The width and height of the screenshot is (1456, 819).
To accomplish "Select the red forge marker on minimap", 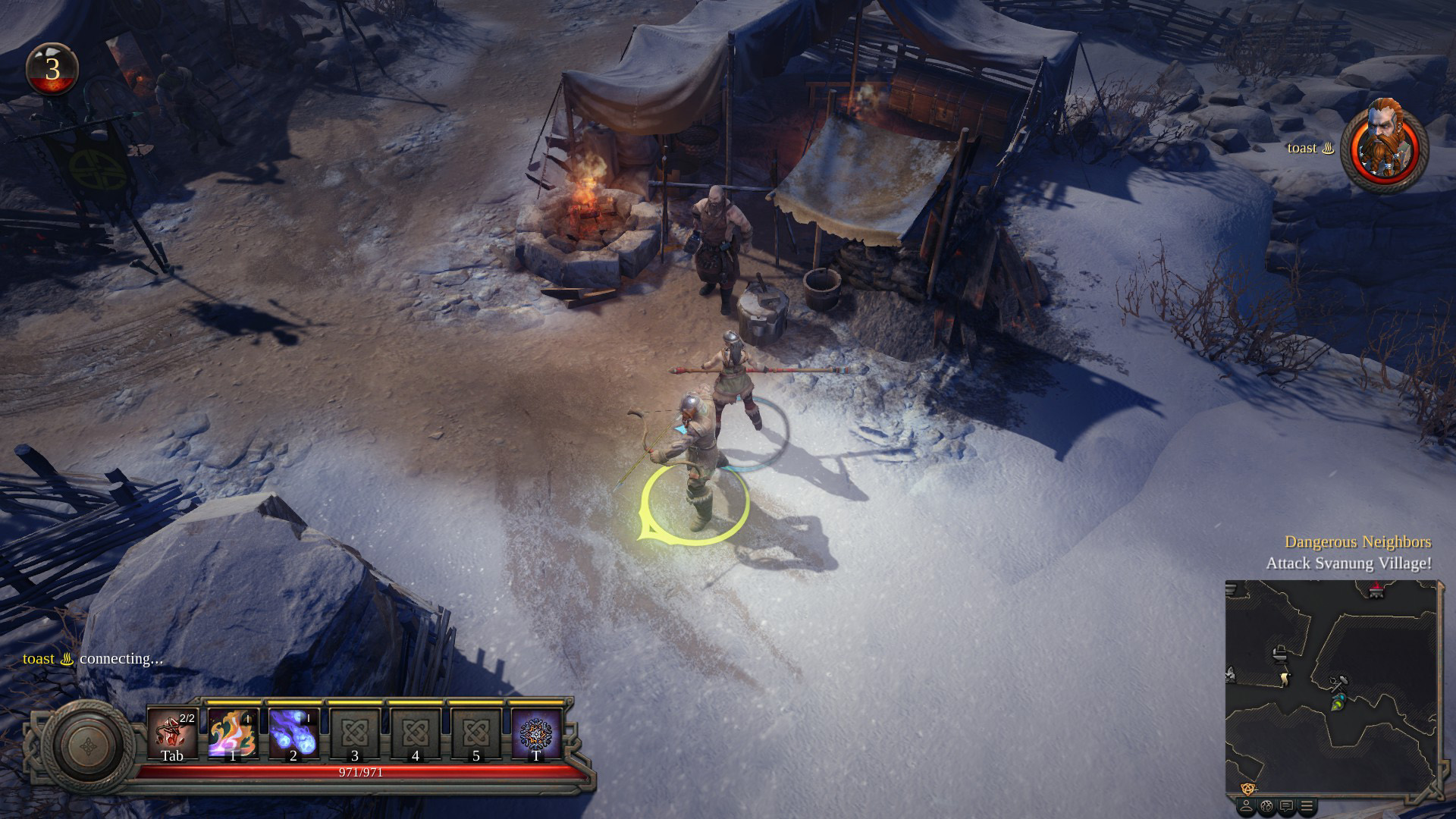I will pos(1376,591).
